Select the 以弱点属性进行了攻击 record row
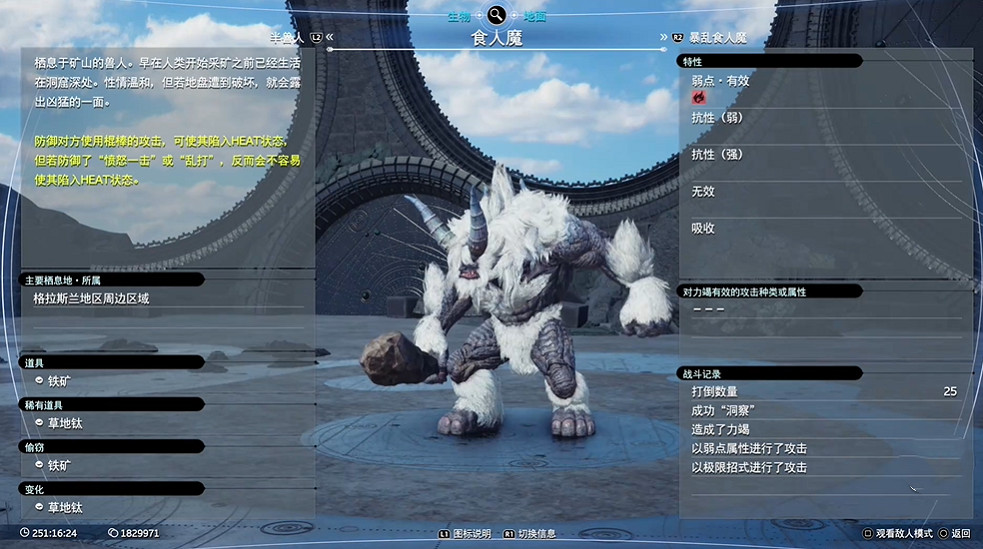The width and height of the screenshot is (983, 549). [820, 448]
